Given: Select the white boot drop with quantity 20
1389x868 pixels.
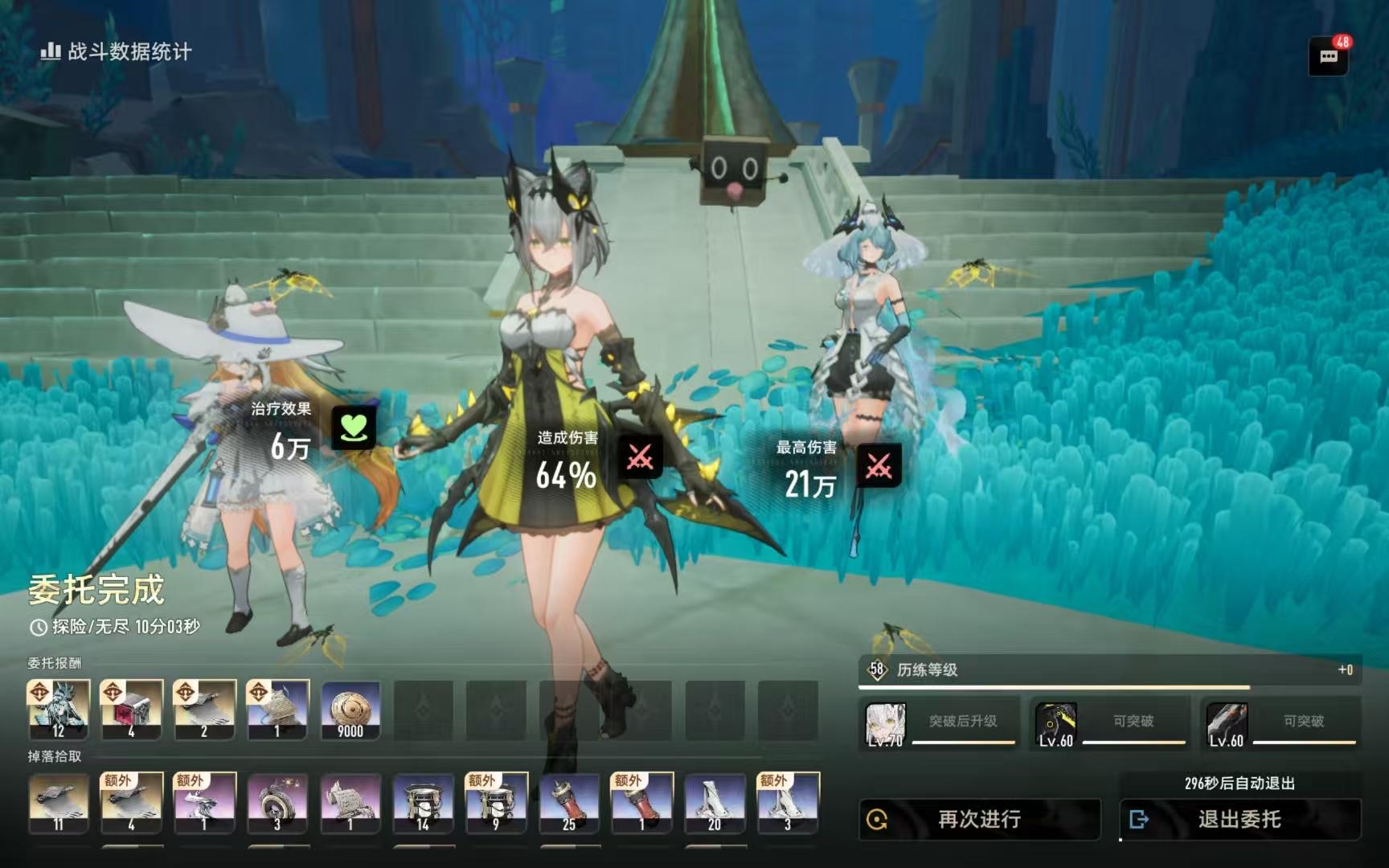Looking at the screenshot, I should (x=715, y=803).
